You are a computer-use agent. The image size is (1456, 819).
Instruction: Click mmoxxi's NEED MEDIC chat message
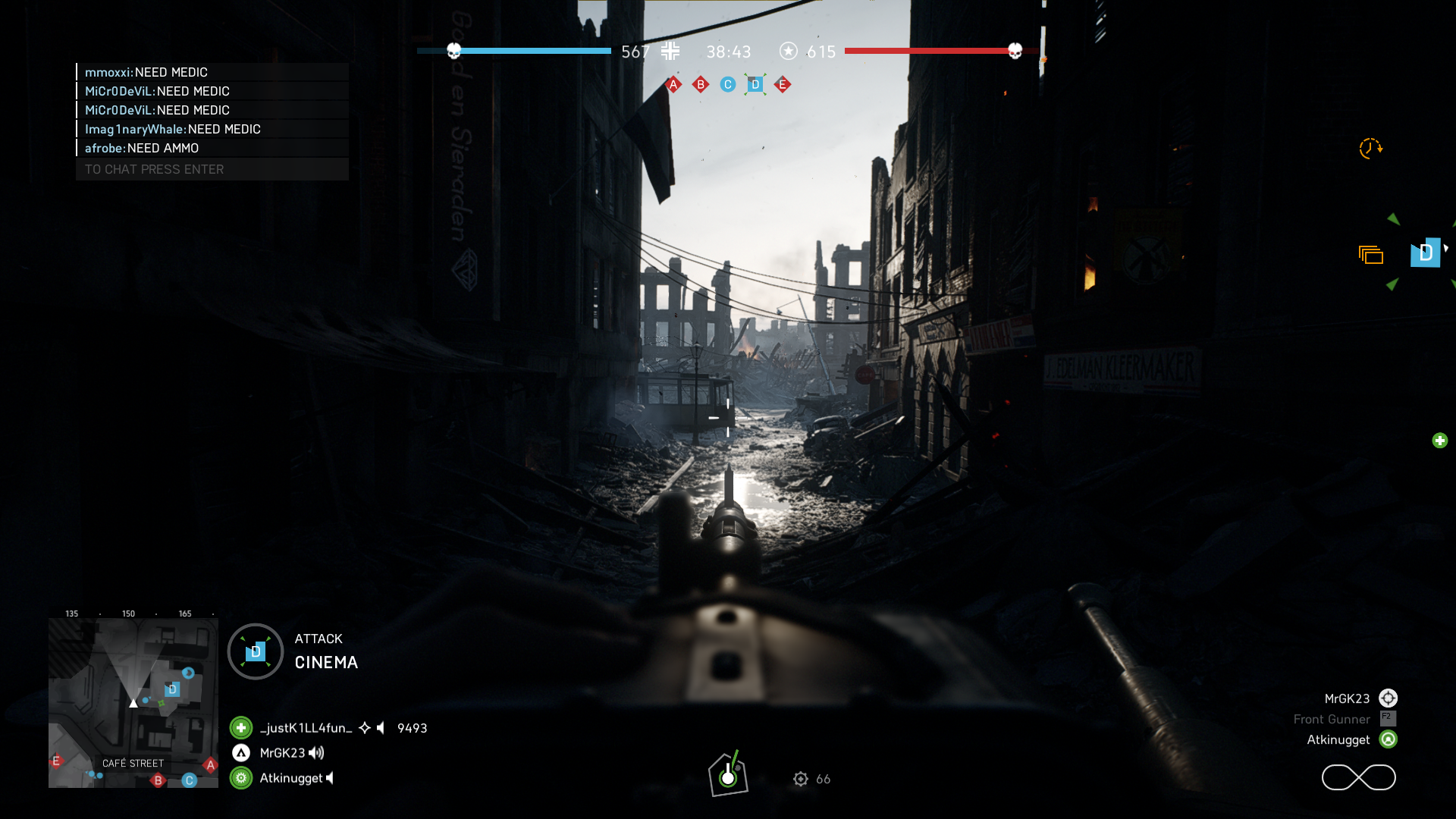click(146, 72)
